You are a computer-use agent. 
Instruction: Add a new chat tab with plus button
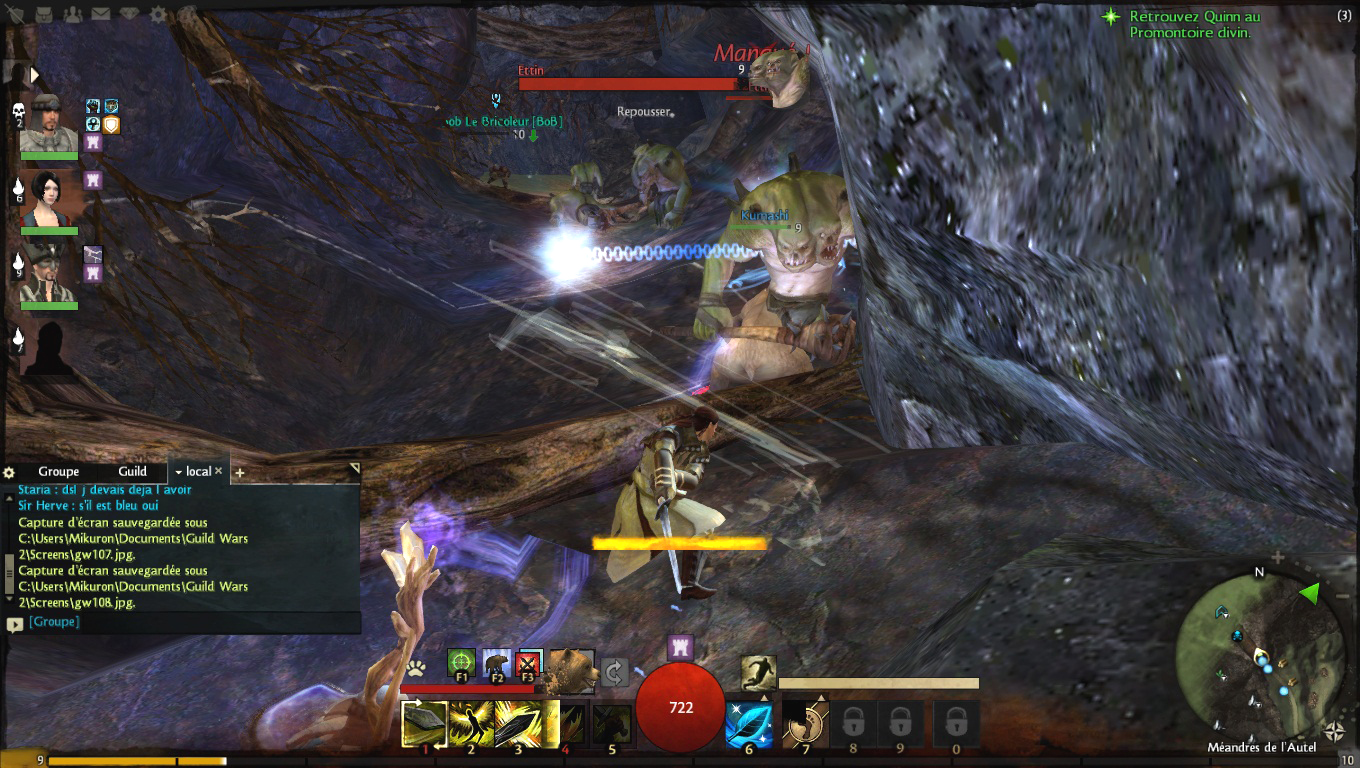point(240,472)
